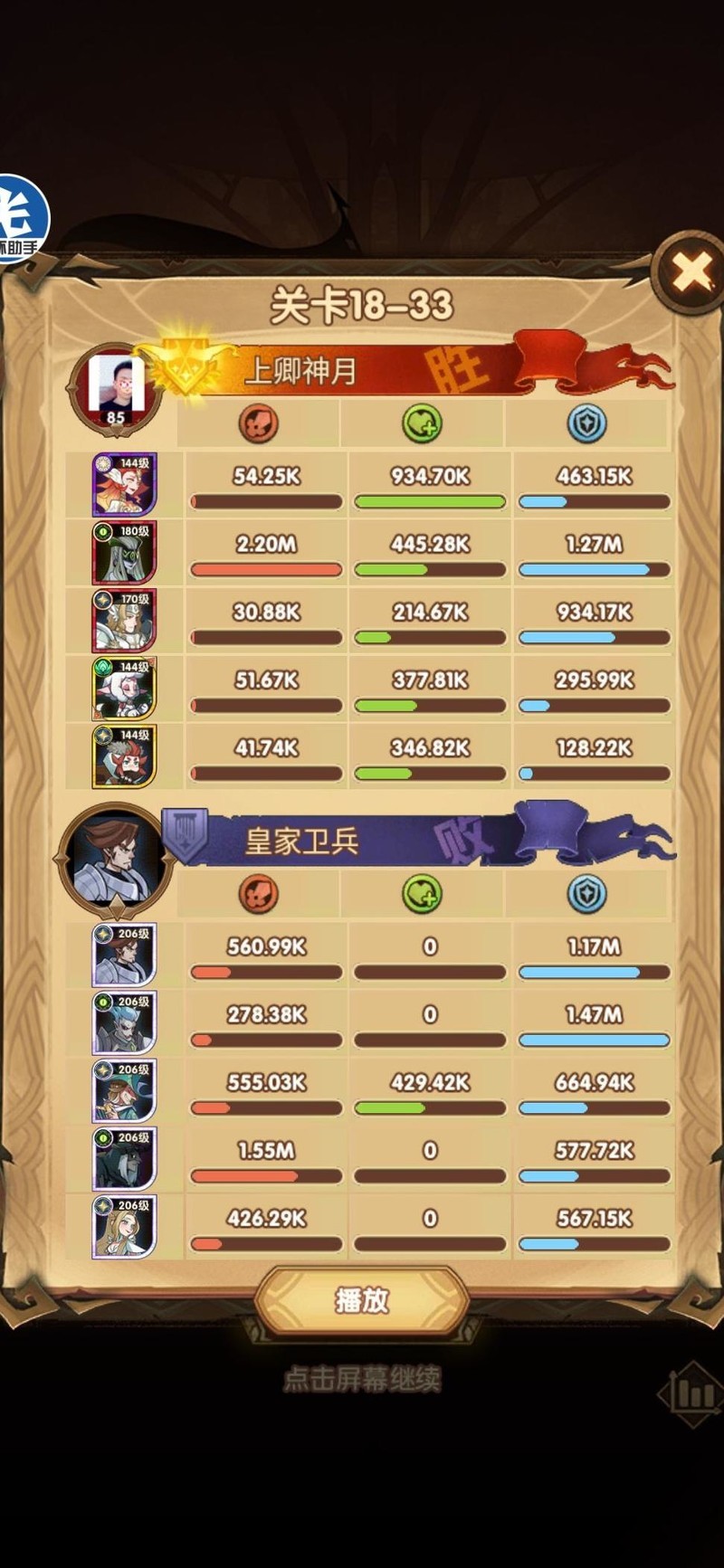Close the battle statistics panel
This screenshot has width=724, height=1568.
pyautogui.click(x=692, y=272)
